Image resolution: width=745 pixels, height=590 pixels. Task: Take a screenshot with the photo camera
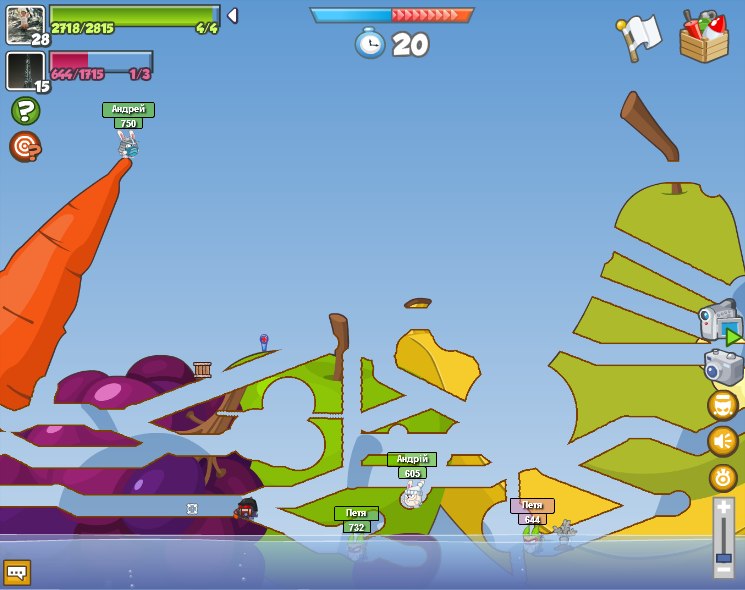(723, 367)
